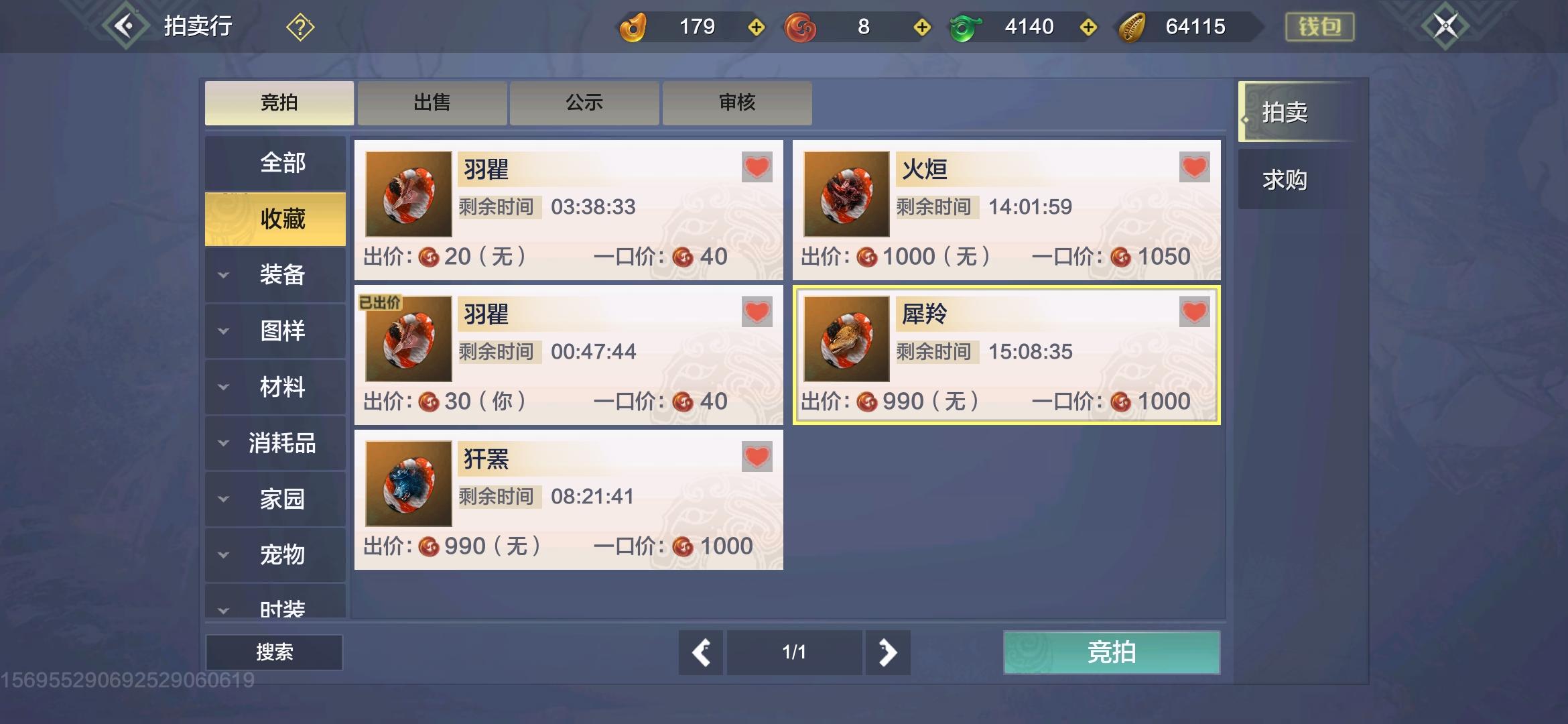
Task: Switch to the 出售 tab
Action: tap(431, 102)
